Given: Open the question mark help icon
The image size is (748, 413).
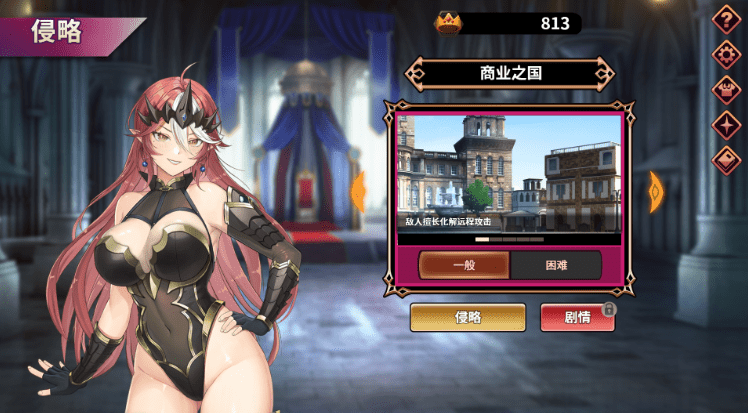Looking at the screenshot, I should pos(725,19).
